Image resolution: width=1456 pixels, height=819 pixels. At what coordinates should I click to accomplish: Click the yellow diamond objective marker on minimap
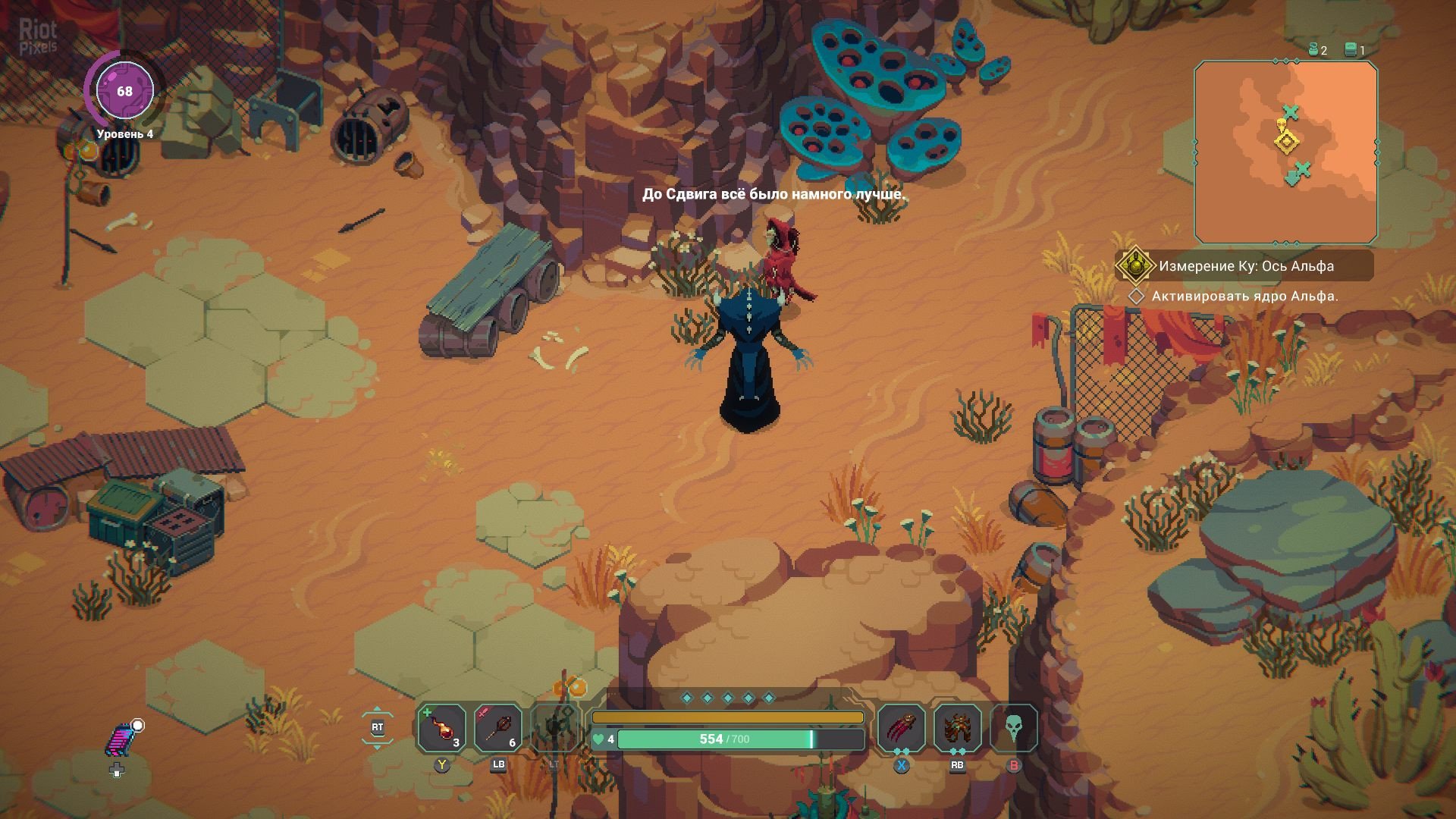pyautogui.click(x=1286, y=142)
